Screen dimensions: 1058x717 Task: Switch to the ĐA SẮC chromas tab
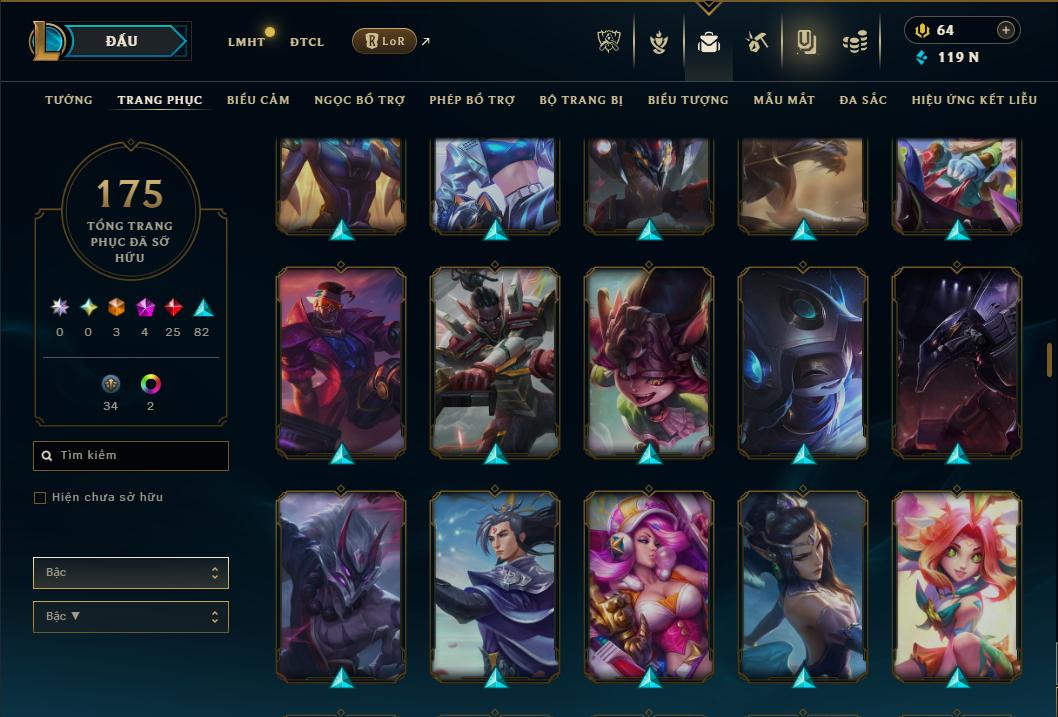[863, 100]
